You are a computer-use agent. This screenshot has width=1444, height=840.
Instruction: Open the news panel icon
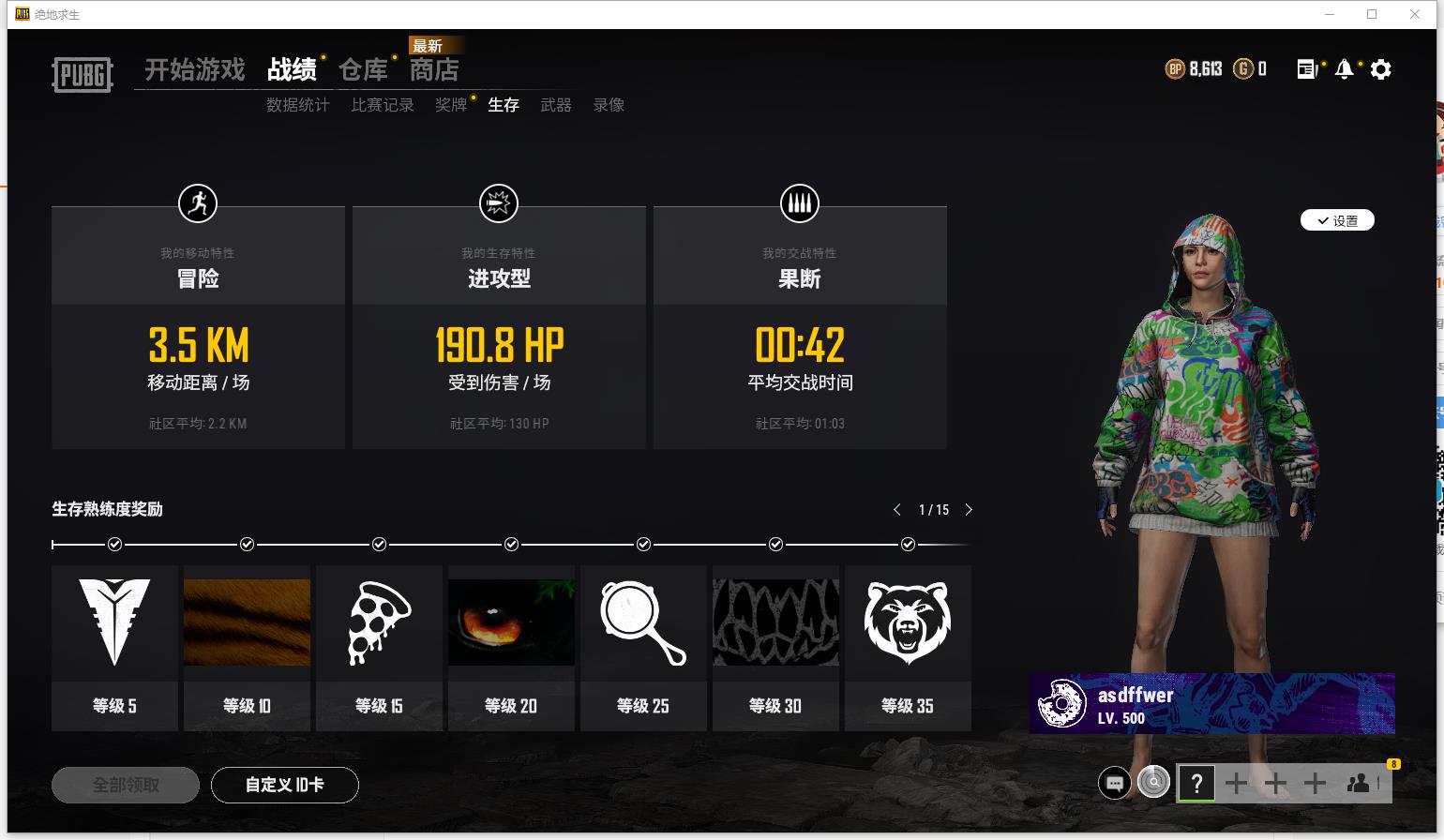(1307, 68)
